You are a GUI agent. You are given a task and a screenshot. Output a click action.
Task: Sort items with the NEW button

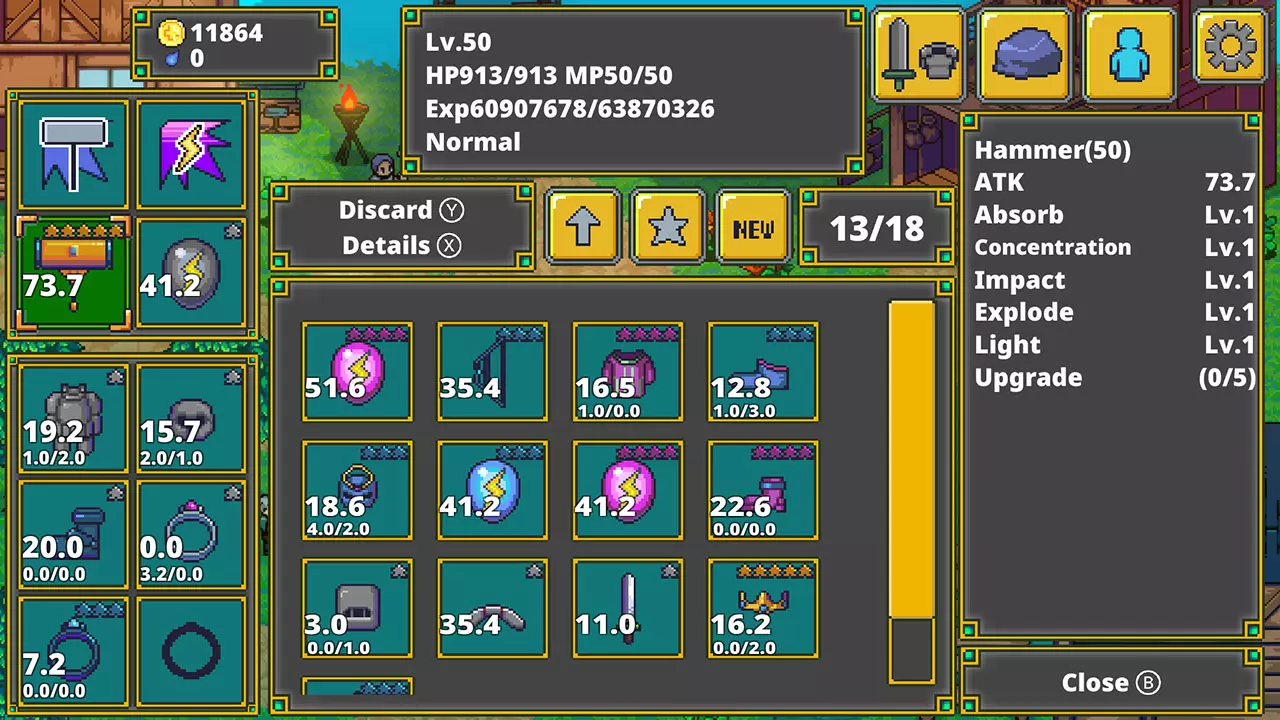(x=753, y=226)
